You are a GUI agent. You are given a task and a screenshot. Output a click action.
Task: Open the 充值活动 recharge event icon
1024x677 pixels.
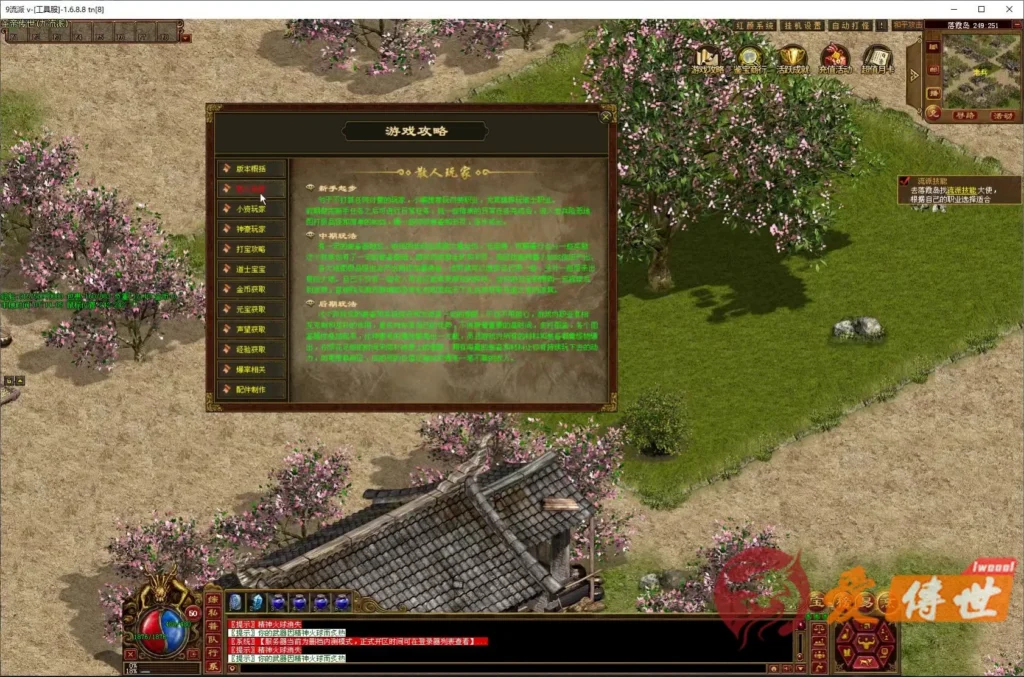(834, 59)
